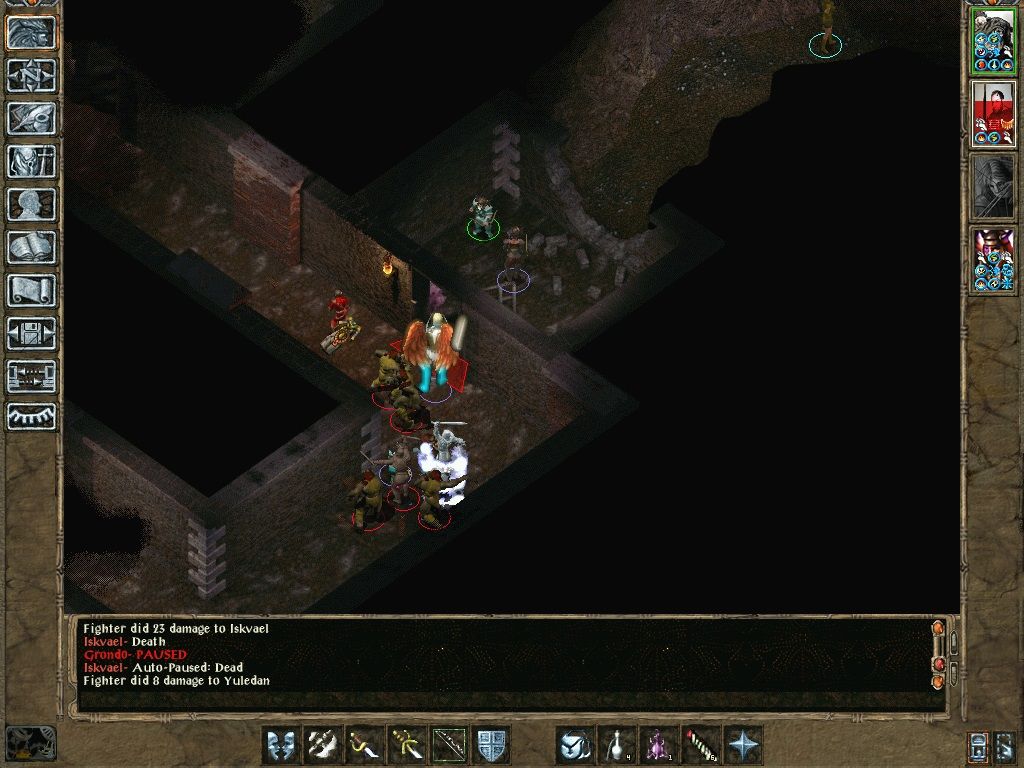Open the spellbook button
The height and width of the screenshot is (768, 1024).
click(x=32, y=247)
